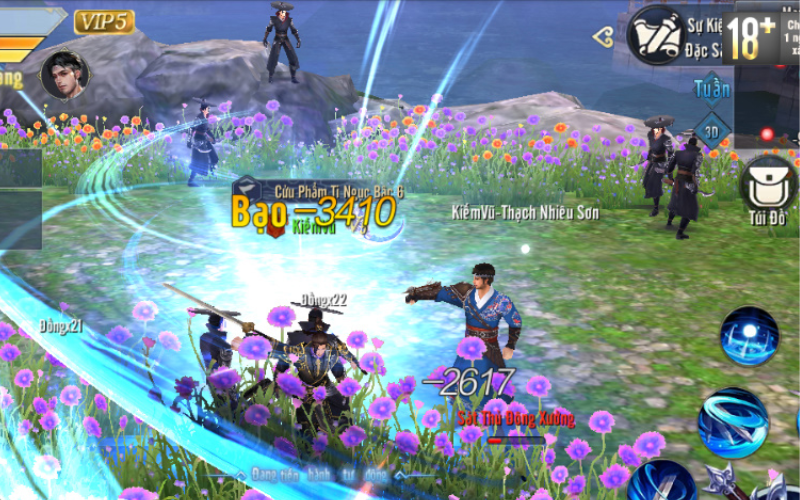Use the spinning blade slash skill
Viewport: 800px width, 500px height.
(733, 422)
